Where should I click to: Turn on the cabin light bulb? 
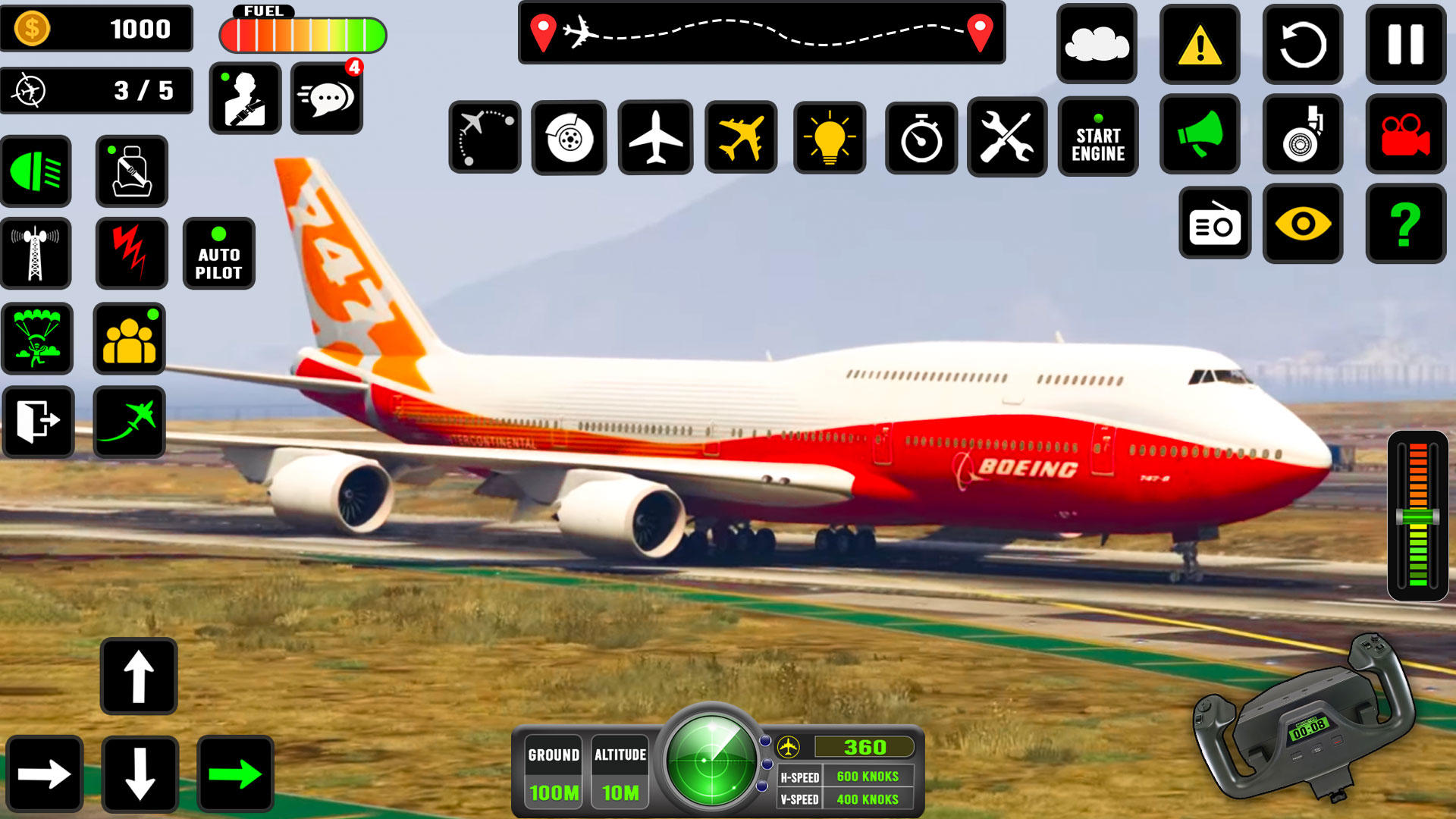tap(831, 137)
